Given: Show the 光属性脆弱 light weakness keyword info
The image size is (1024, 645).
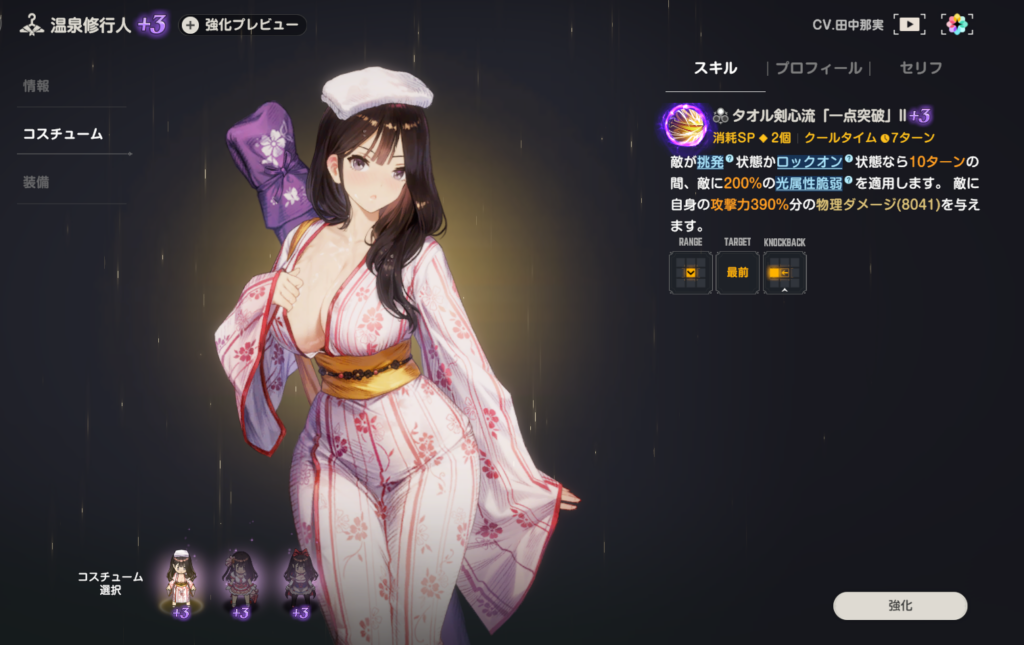Looking at the screenshot, I should coord(811,182).
